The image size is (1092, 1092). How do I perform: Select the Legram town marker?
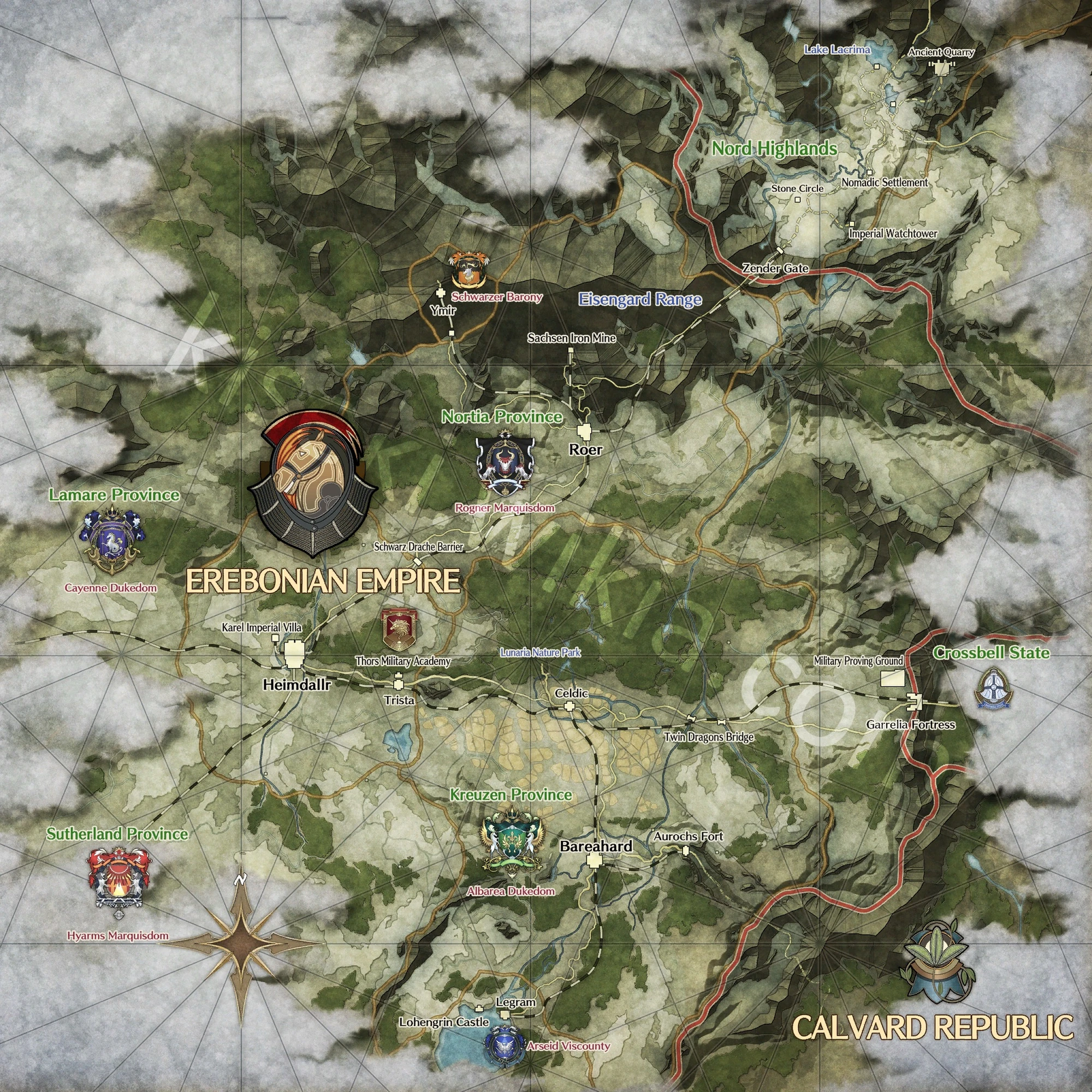(505, 1014)
